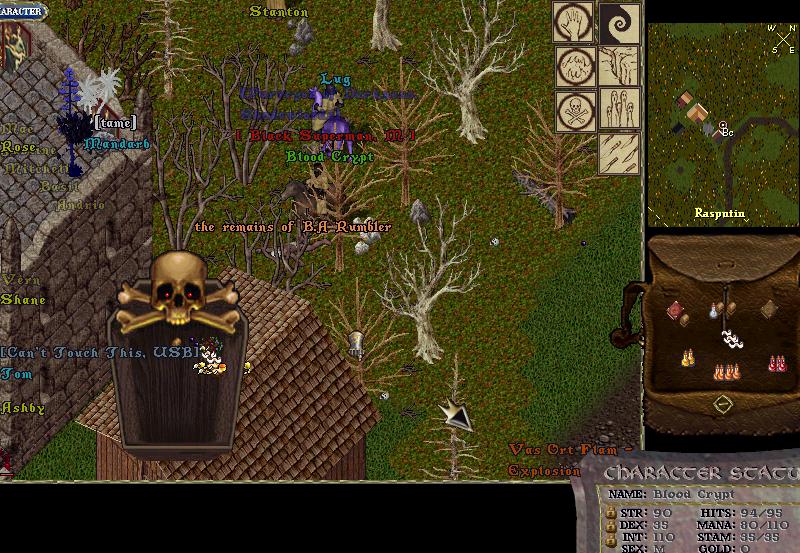Click the wavy circle spell icon
Screen dimensions: 800x553
575,66
